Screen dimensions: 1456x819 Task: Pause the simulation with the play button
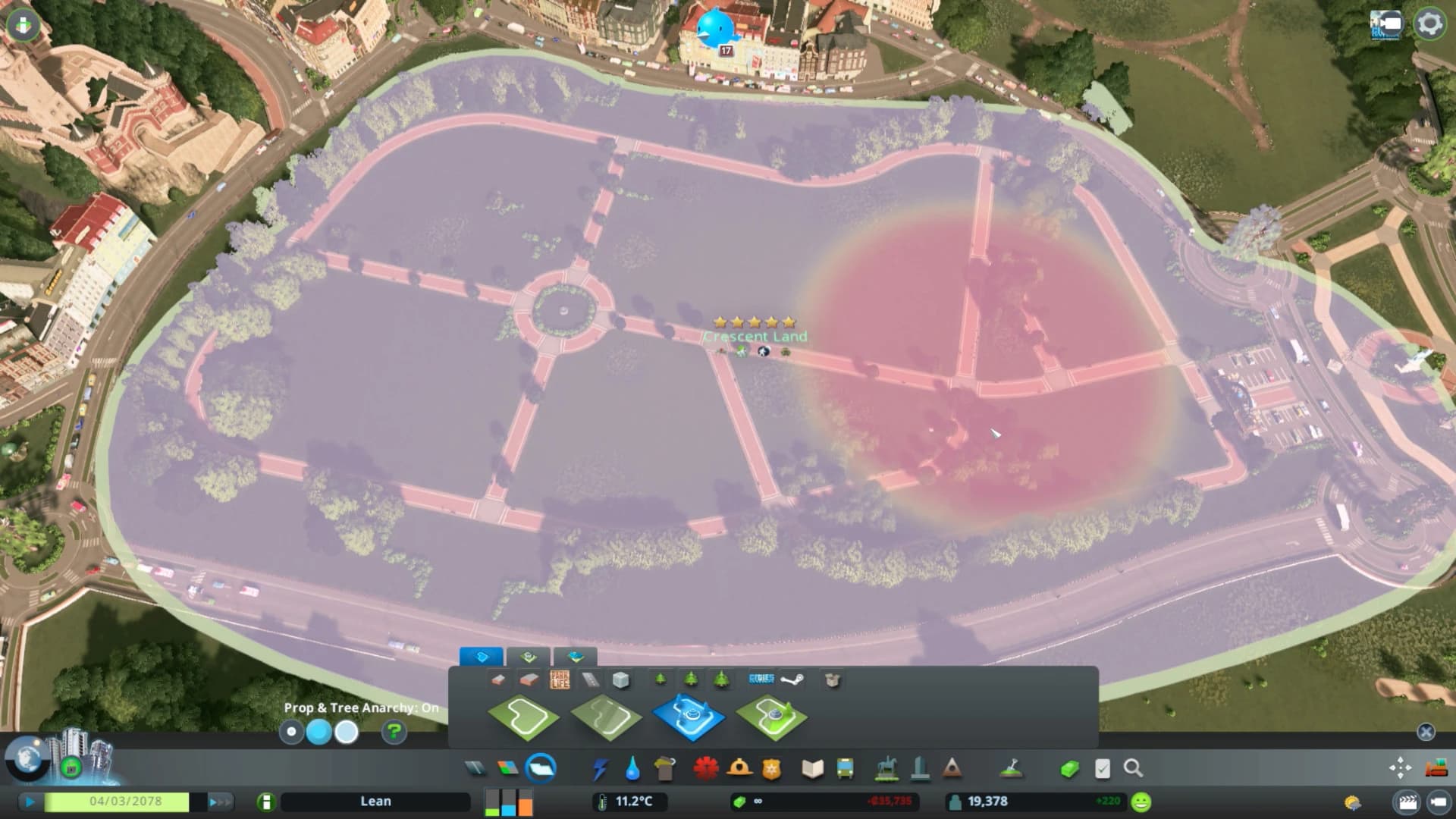click(29, 801)
